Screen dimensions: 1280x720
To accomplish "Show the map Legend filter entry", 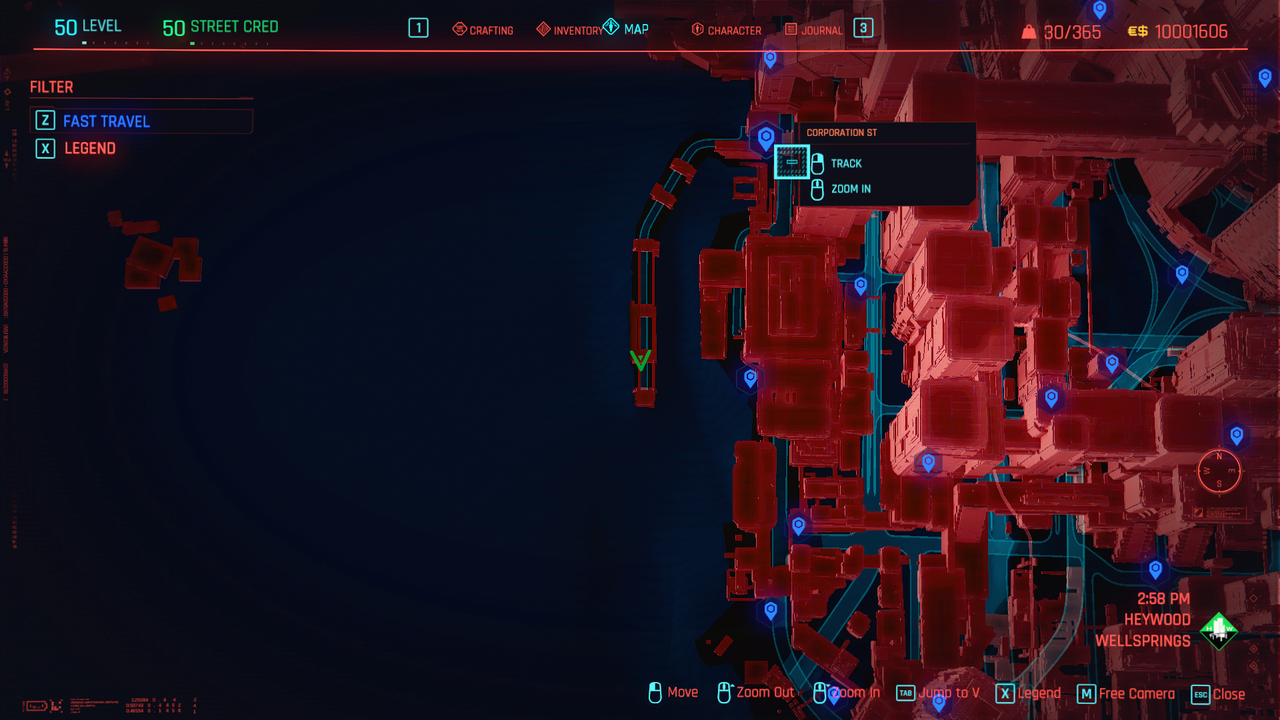I will 90,148.
